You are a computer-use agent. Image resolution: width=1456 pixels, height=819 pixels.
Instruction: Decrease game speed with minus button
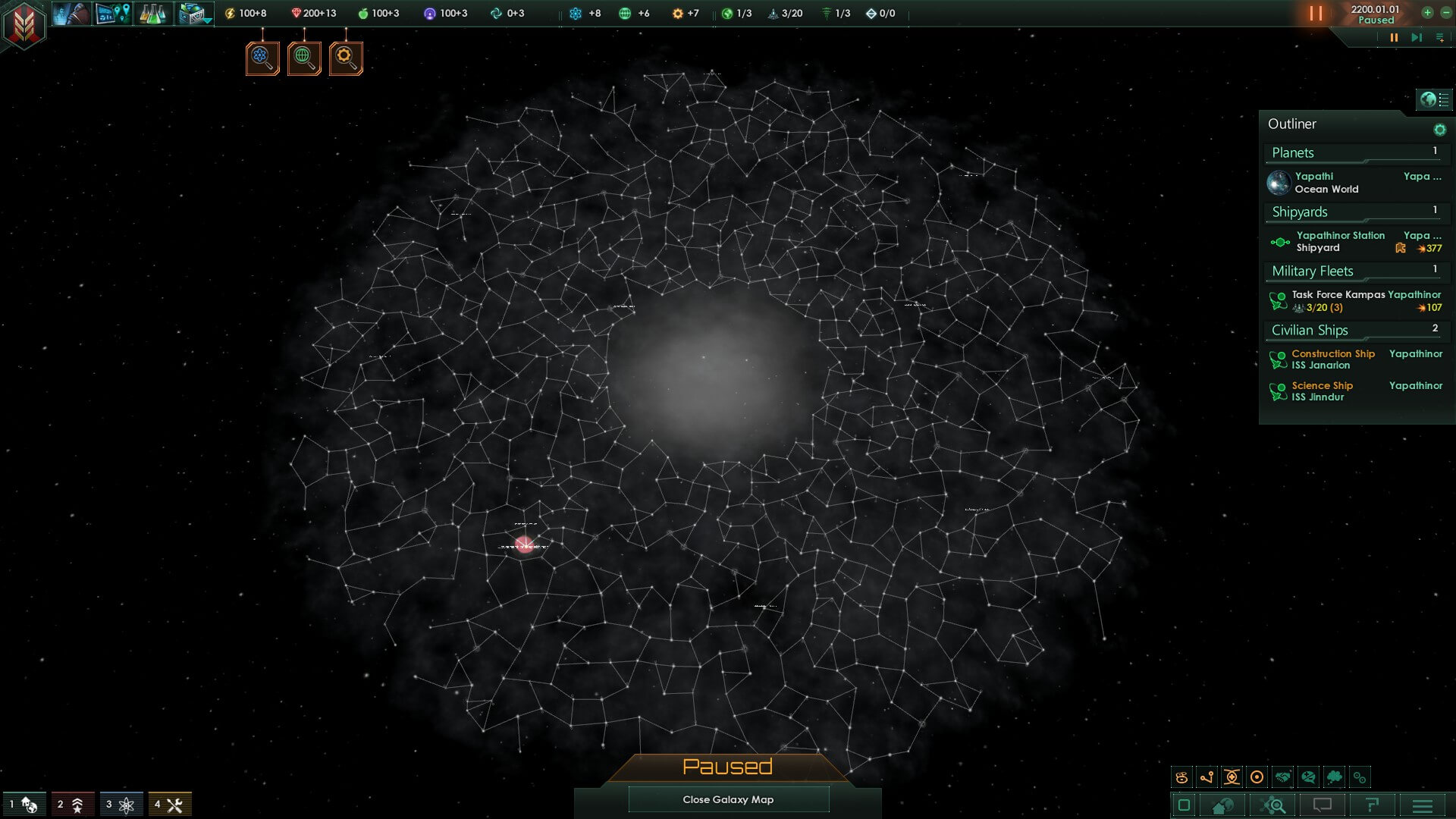[x=1445, y=13]
